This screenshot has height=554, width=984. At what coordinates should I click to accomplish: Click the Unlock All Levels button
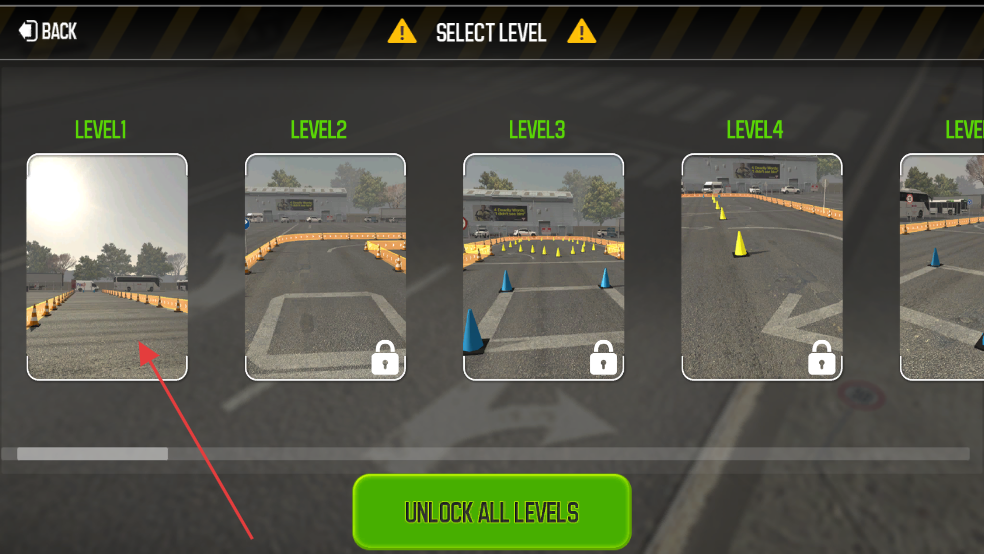pyautogui.click(x=491, y=512)
